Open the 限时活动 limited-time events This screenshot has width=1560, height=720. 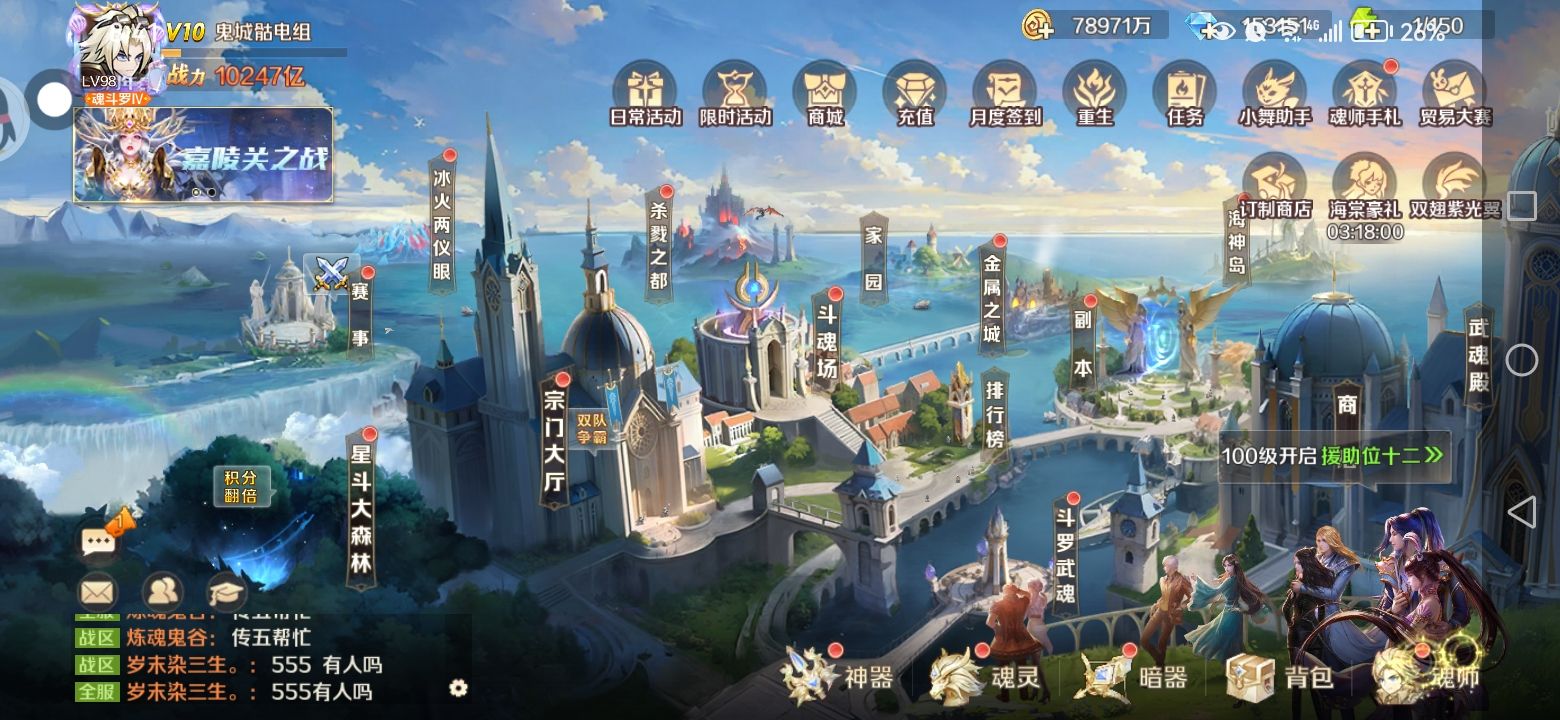[x=735, y=92]
